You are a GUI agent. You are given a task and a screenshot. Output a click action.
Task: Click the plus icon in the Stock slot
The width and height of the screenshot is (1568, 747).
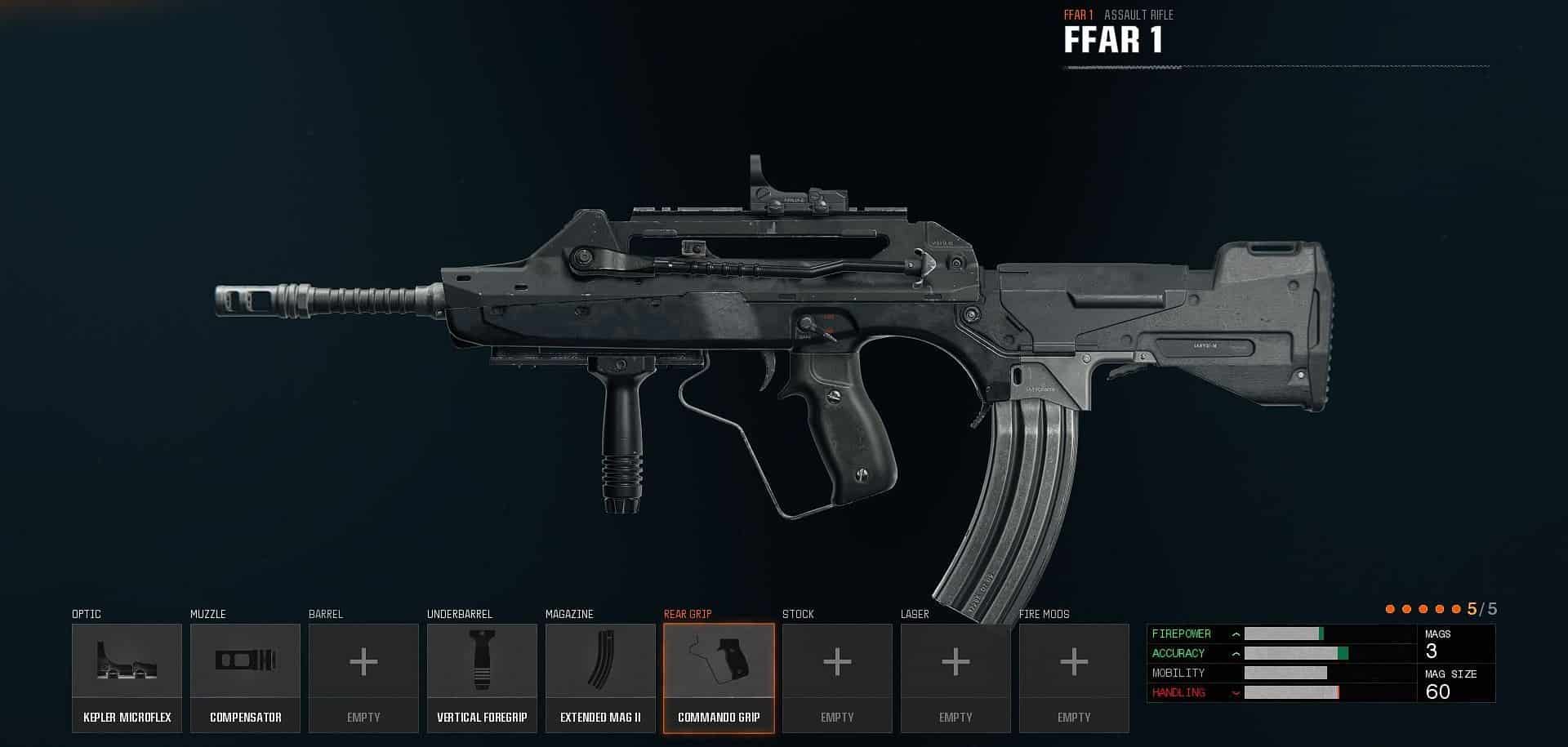point(837,662)
